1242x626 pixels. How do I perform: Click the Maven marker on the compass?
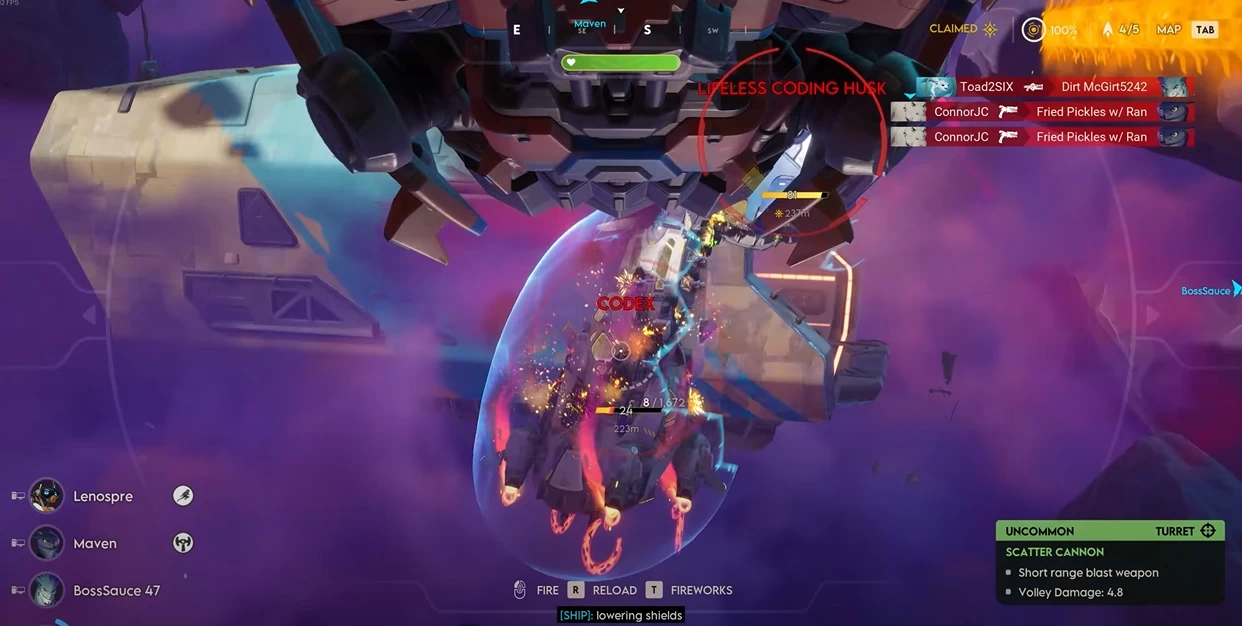[x=590, y=24]
